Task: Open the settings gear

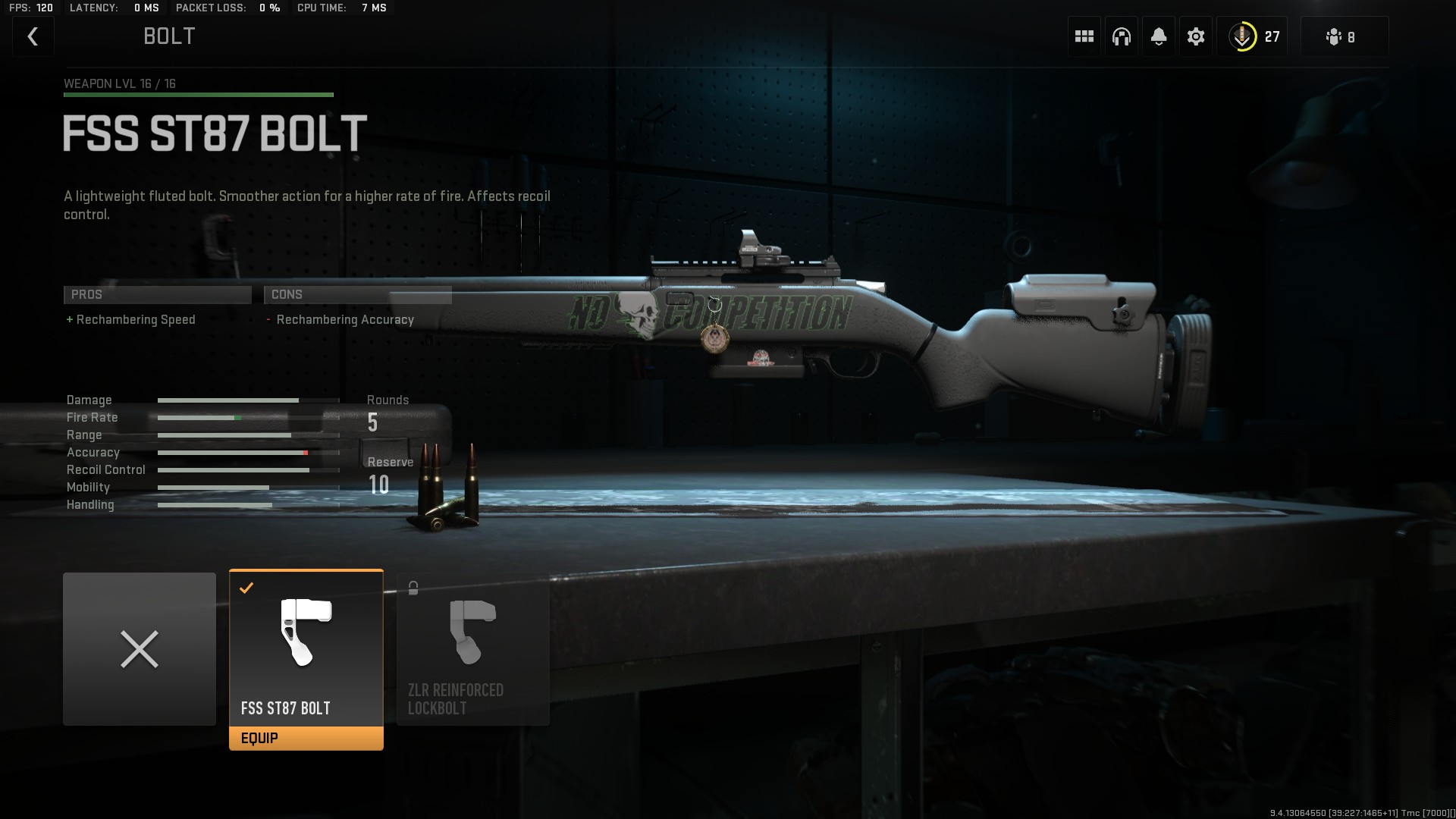Action: click(x=1197, y=36)
